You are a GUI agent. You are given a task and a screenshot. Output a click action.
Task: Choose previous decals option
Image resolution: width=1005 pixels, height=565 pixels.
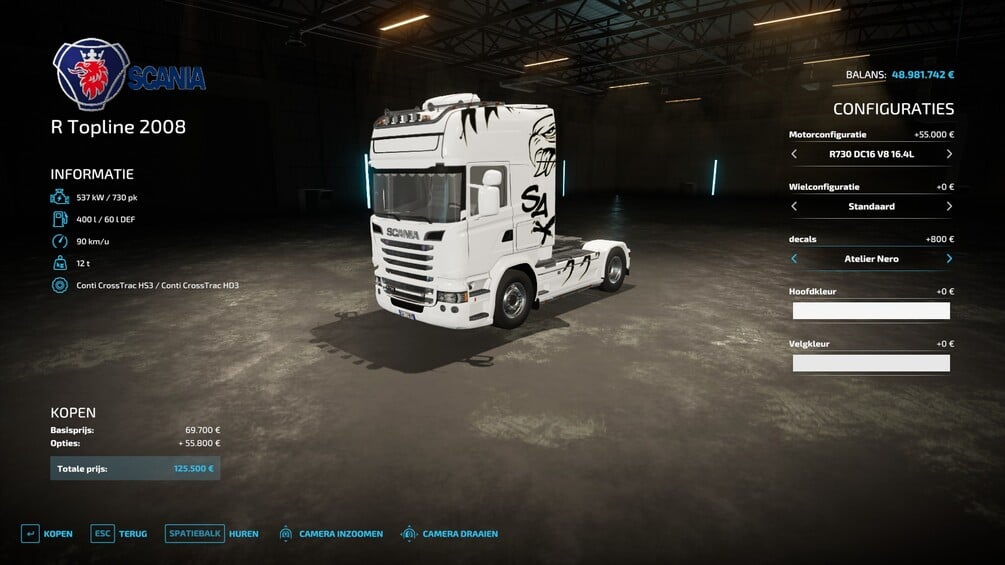coord(794,259)
